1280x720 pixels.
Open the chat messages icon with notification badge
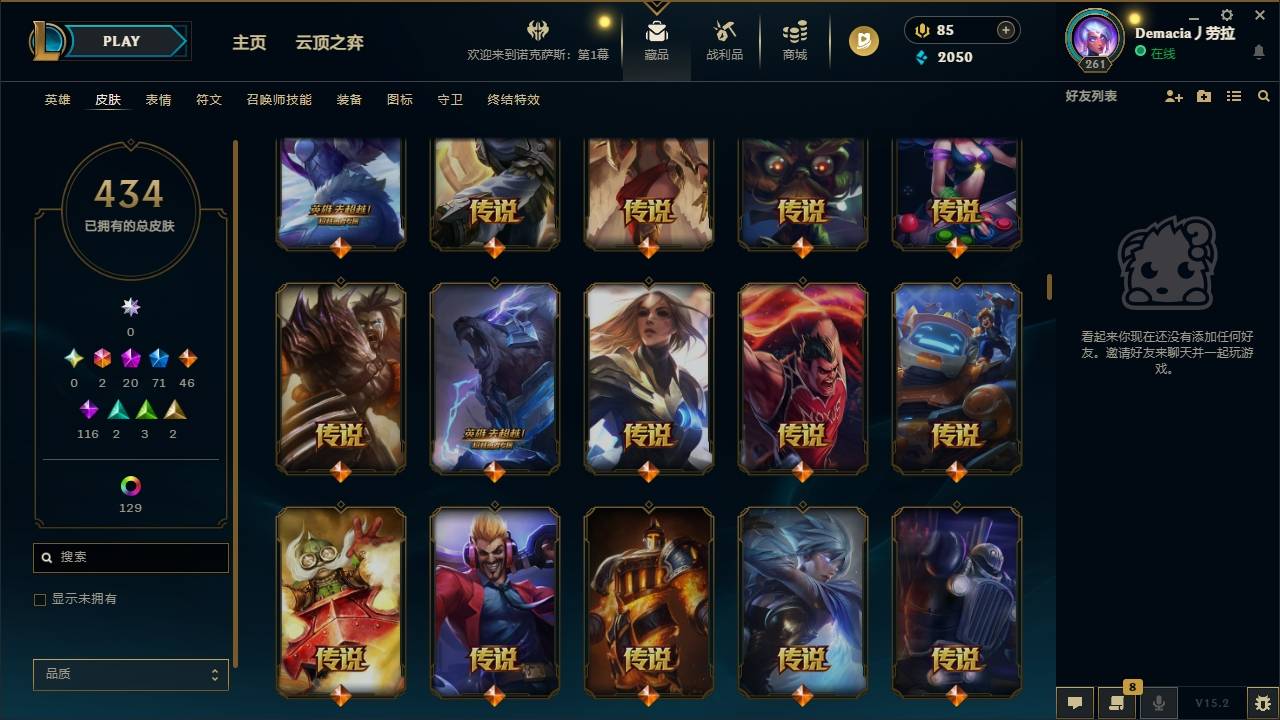1116,703
